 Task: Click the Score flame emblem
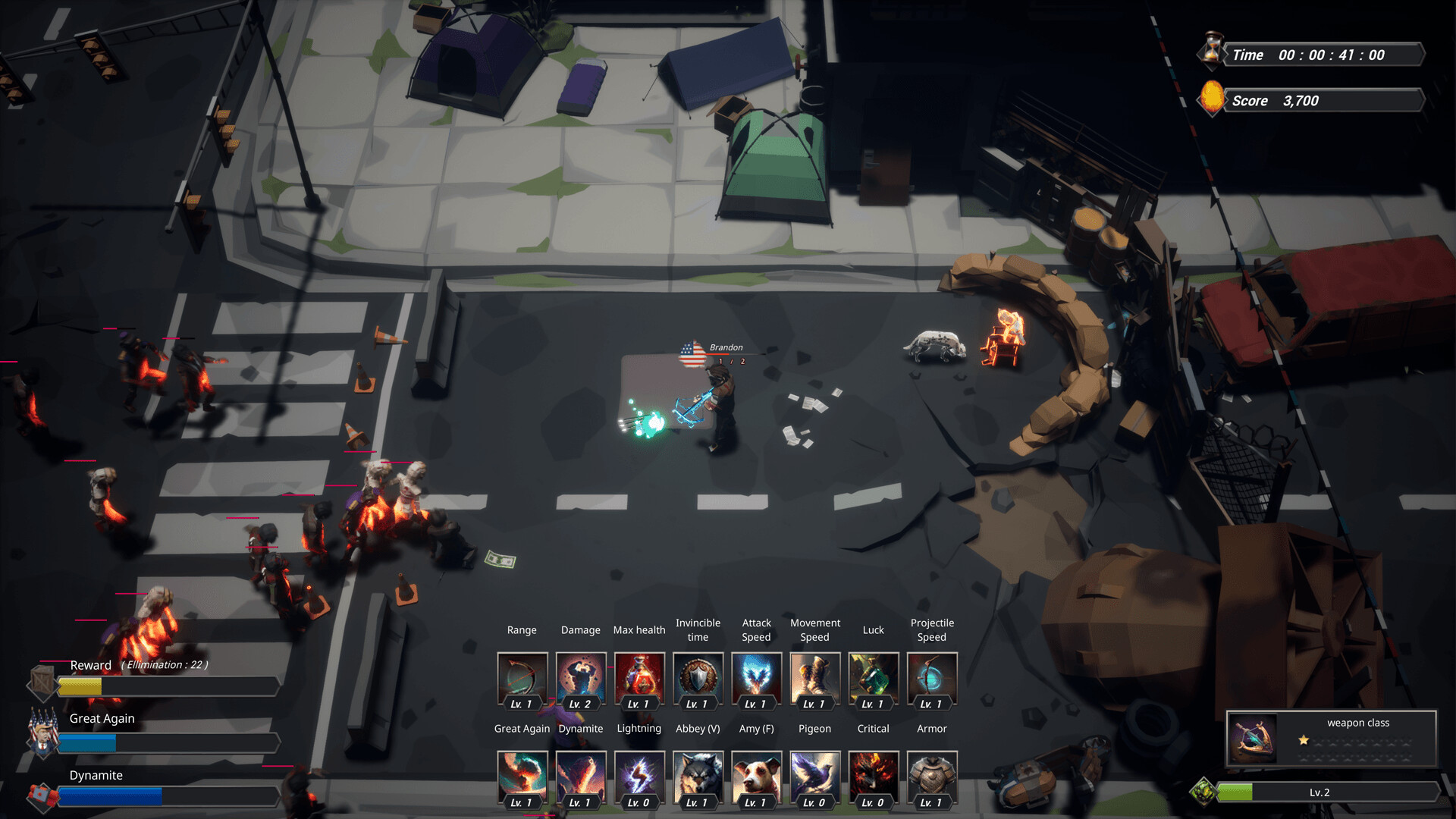pos(1211,99)
